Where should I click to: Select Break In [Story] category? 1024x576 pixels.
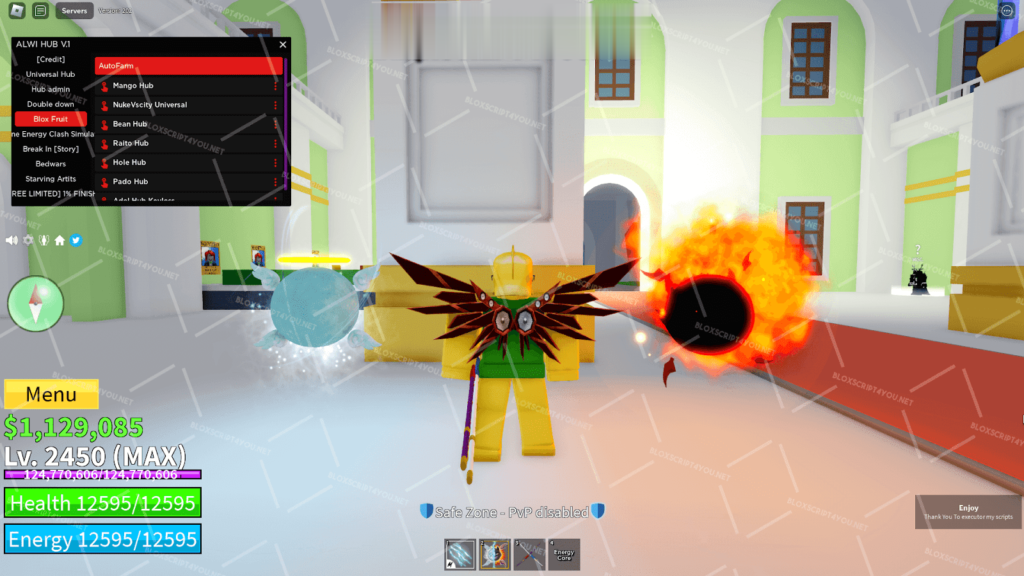[51, 149]
